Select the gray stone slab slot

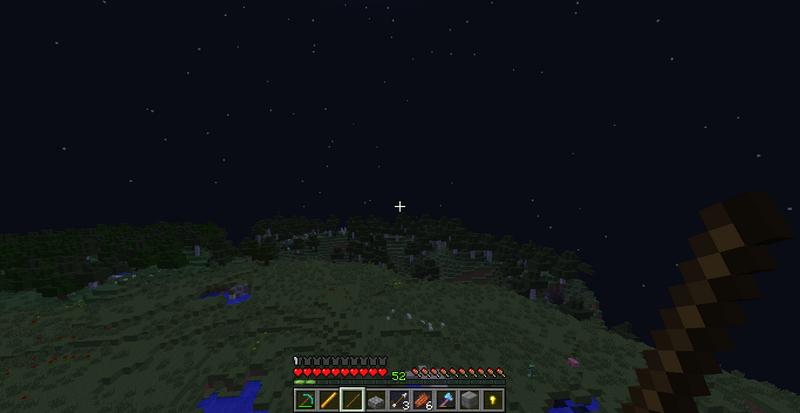[x=375, y=400]
